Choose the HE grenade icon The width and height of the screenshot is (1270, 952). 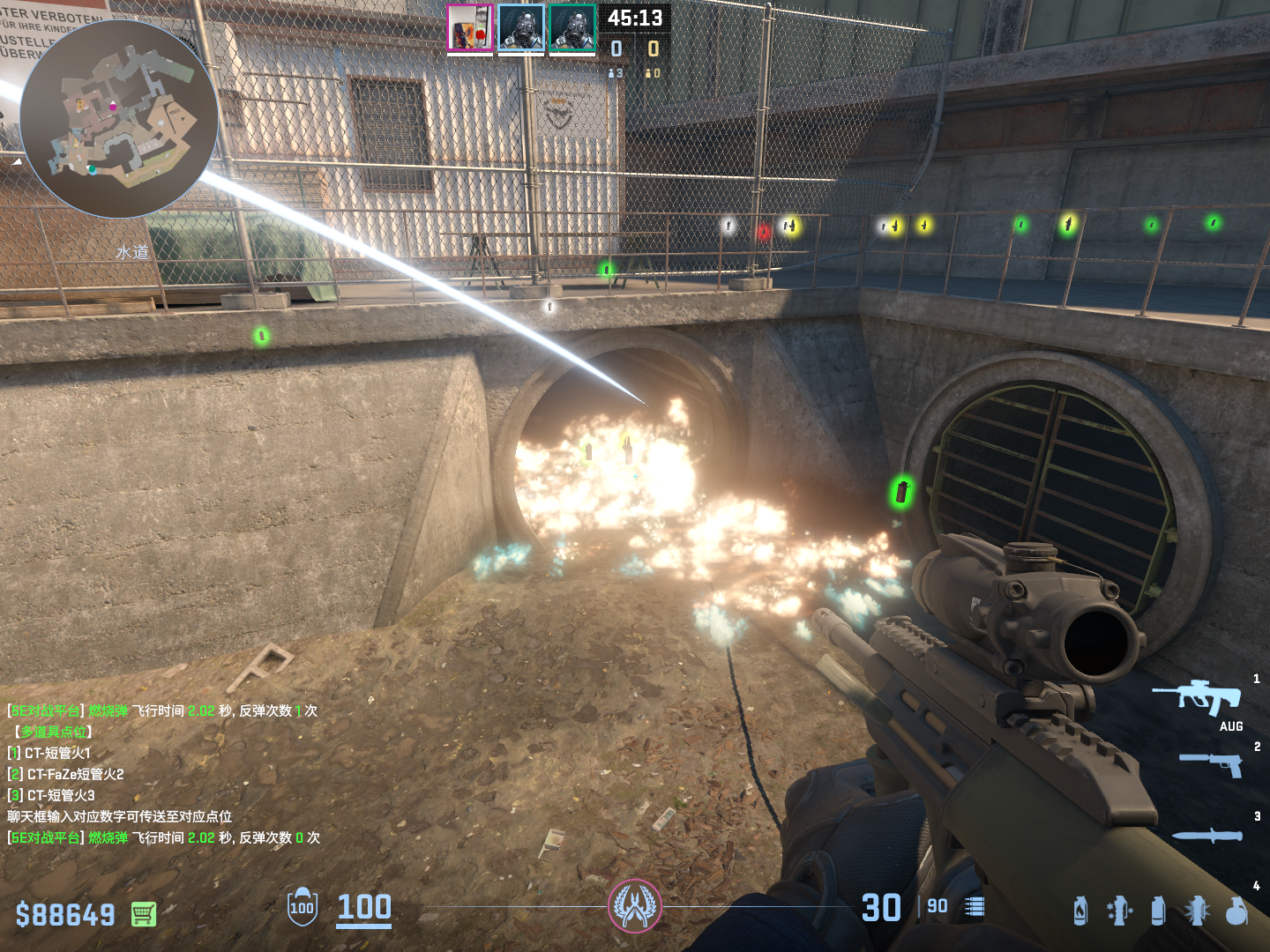1236,911
